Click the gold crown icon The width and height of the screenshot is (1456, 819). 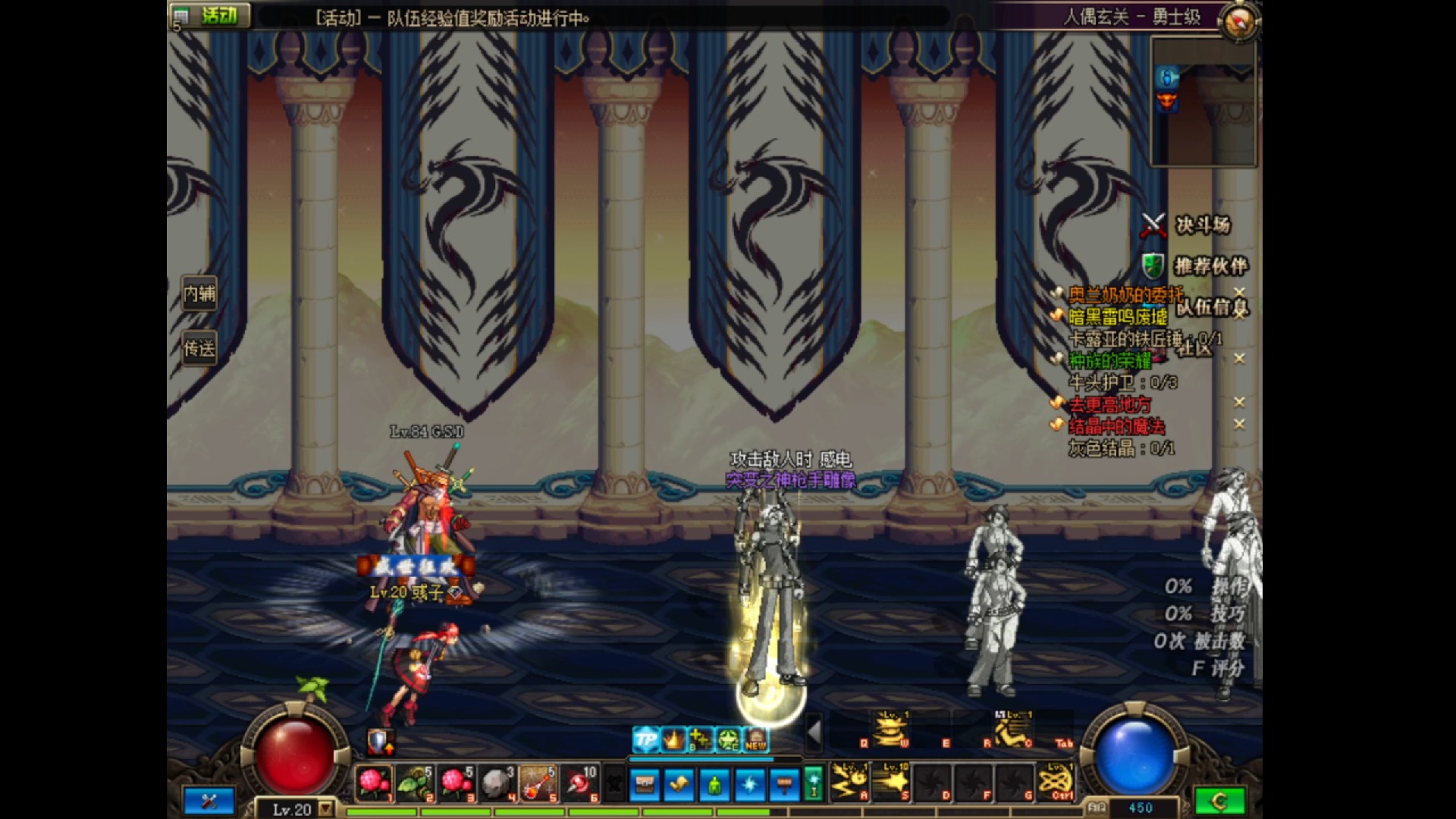[x=673, y=739]
